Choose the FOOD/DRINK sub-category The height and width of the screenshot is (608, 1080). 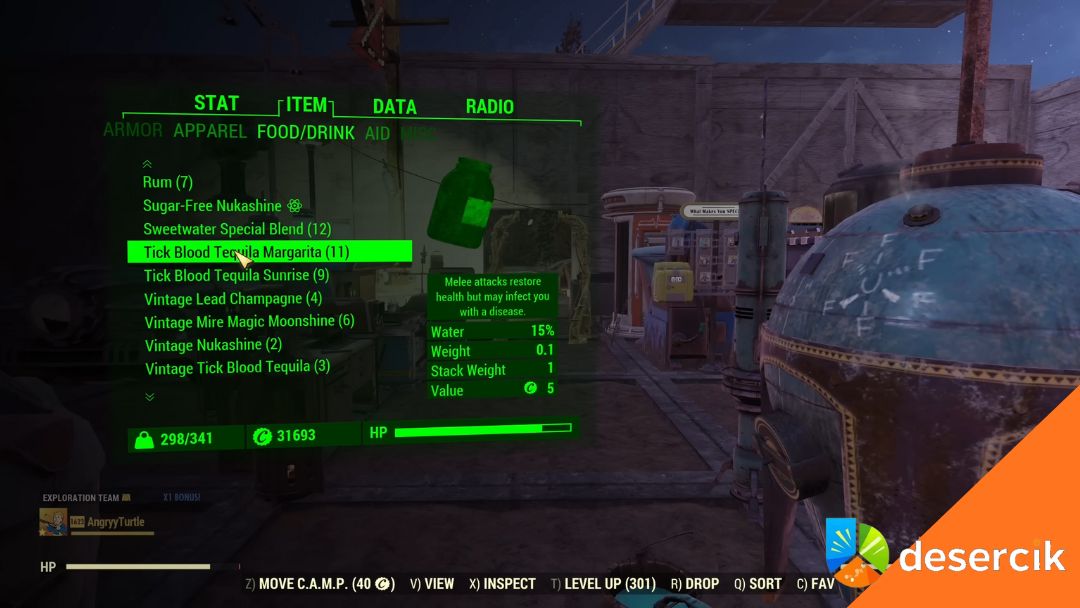(x=305, y=132)
